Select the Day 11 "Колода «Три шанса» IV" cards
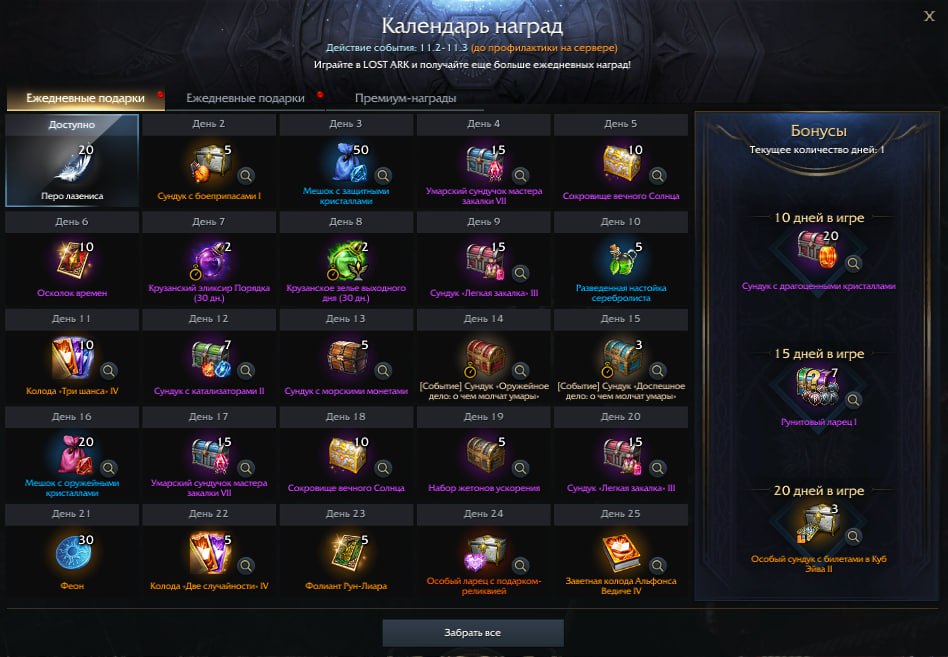Viewport: 948px width, 657px height. pyautogui.click(x=72, y=355)
